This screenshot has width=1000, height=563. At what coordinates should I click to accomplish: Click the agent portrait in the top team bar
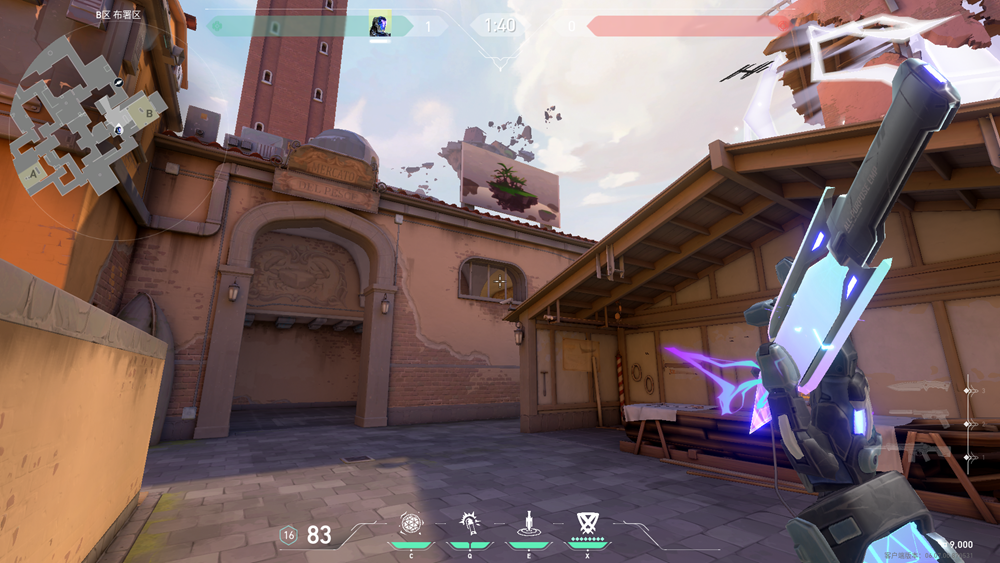(x=380, y=25)
